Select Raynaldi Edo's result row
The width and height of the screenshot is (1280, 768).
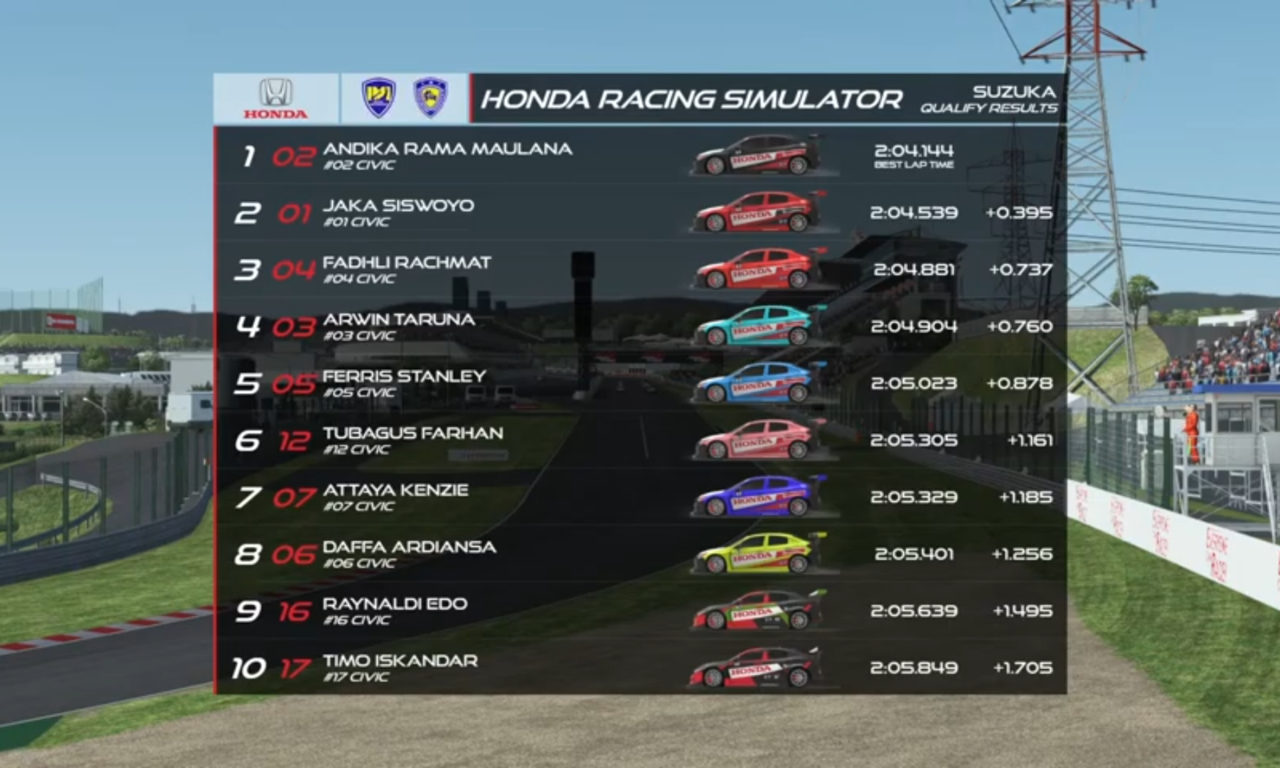coord(640,611)
